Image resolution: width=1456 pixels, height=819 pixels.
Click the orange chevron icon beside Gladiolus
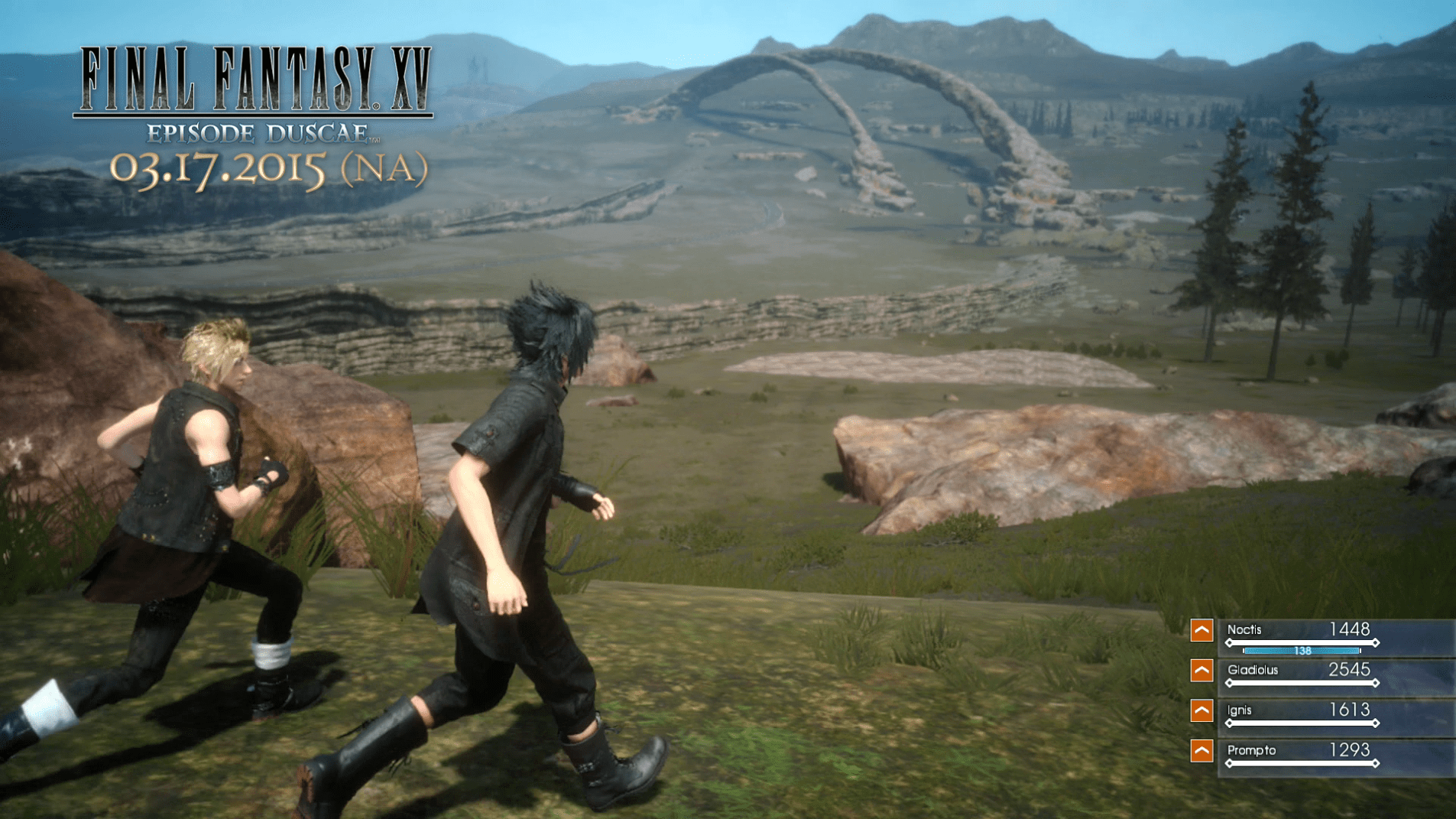tap(1201, 671)
